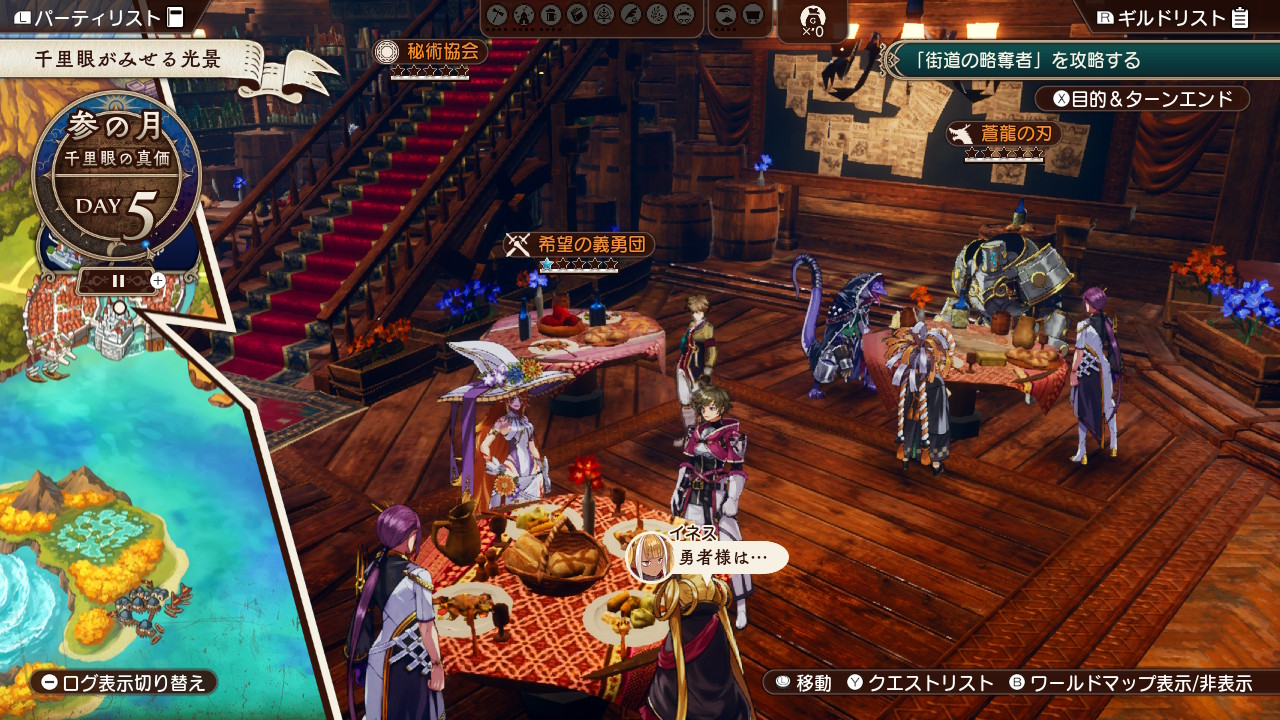Toggle ログ表示切り替え log display

point(124,683)
